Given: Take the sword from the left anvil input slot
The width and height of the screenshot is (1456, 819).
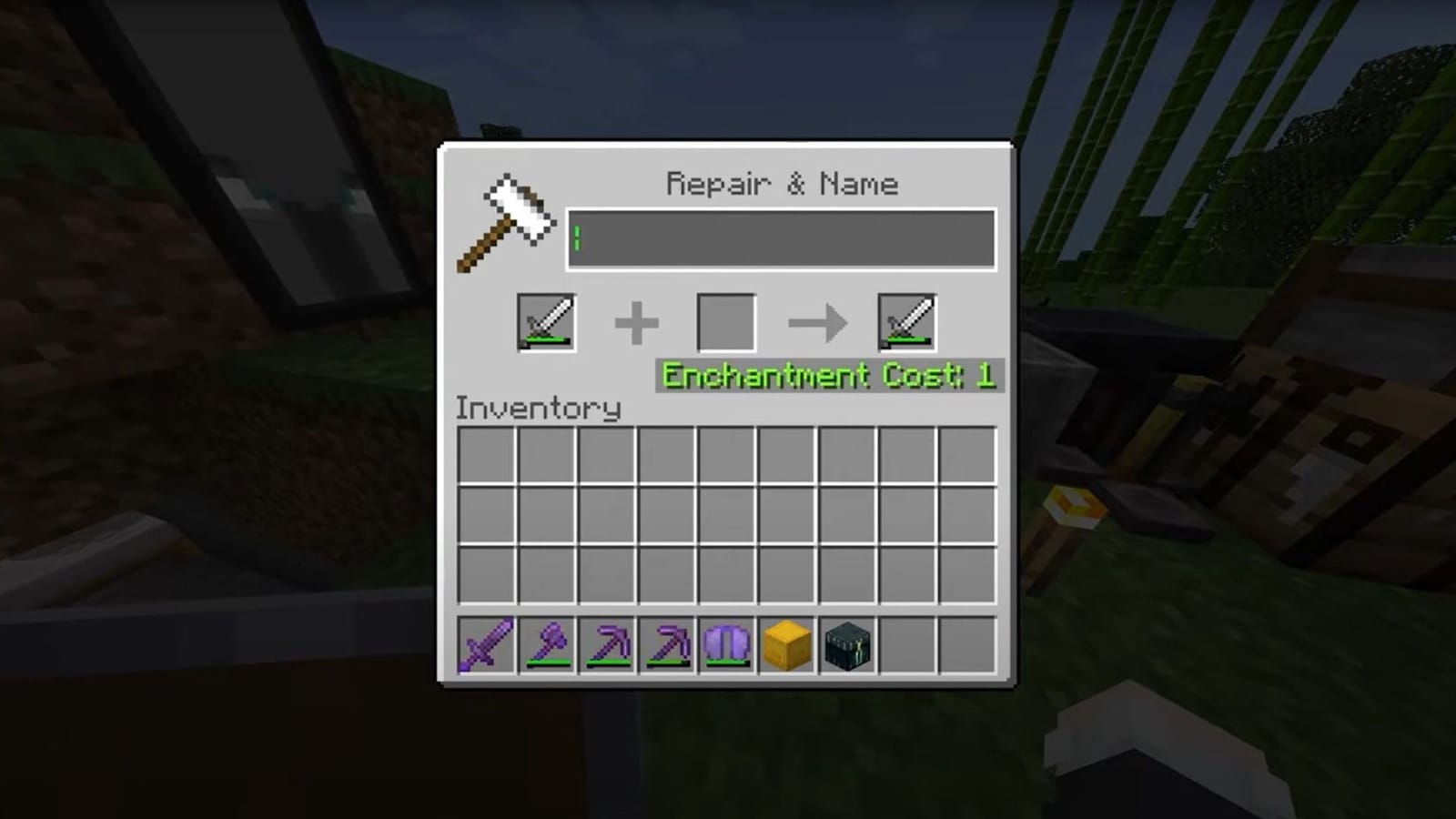Looking at the screenshot, I should [547, 321].
